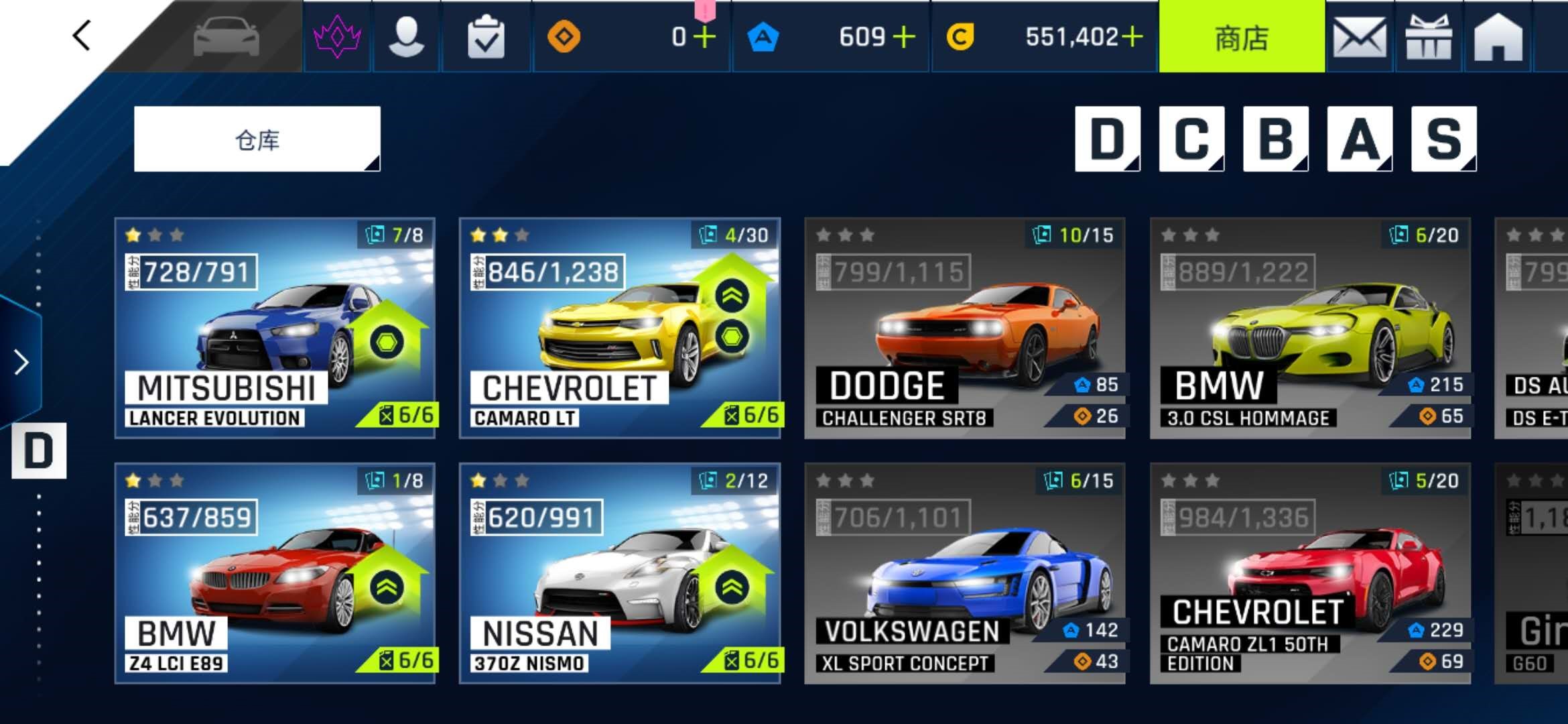Viewport: 1568px width, 724px height.
Task: Choose the Dodge Challenger SRT8 card
Action: click(965, 328)
